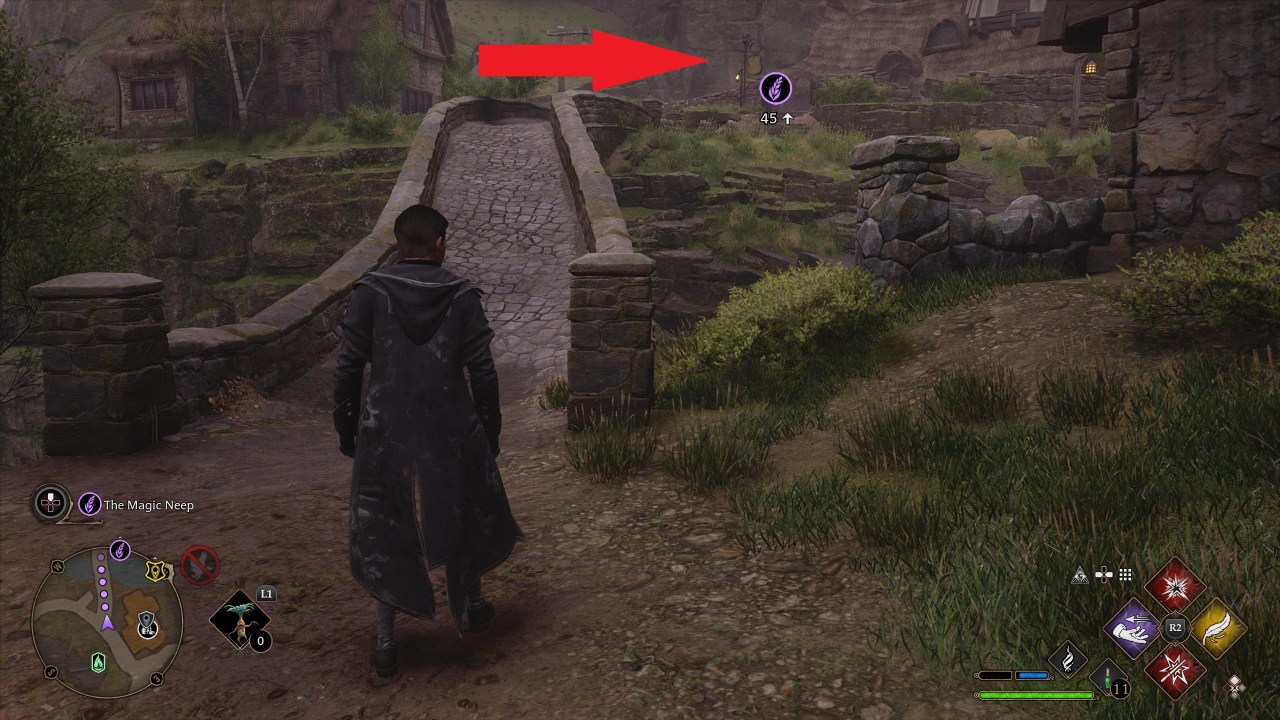This screenshot has height=720, width=1280.
Task: Toggle the spell set with the R2 center emblem
Action: (x=1175, y=626)
